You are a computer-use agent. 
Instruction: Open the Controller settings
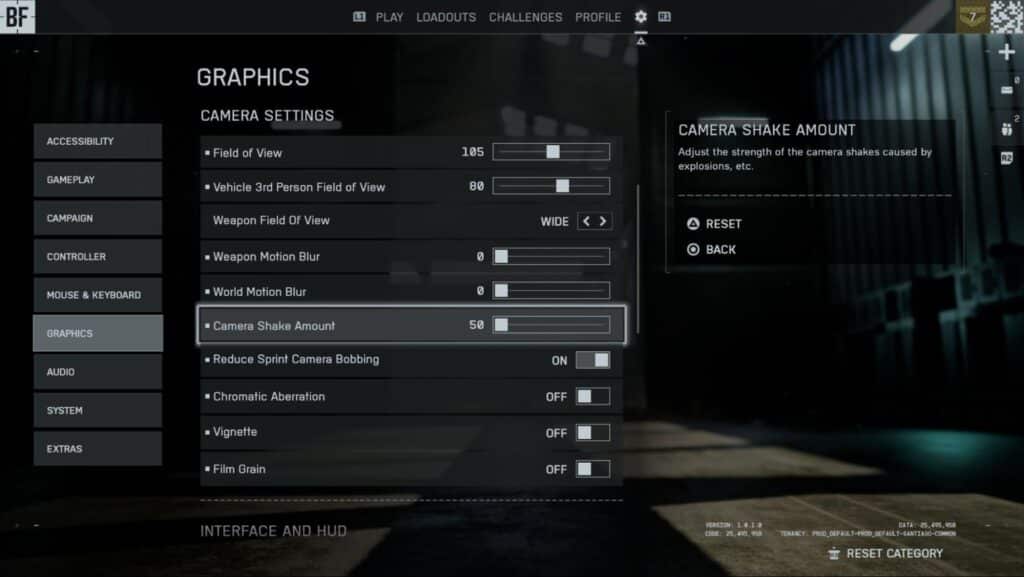tap(97, 257)
